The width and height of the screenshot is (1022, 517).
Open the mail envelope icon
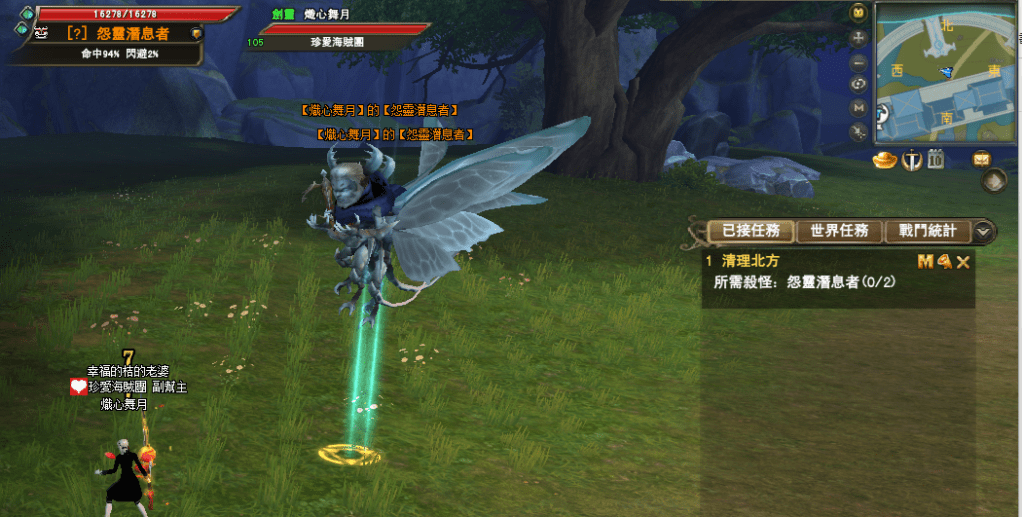(981, 158)
